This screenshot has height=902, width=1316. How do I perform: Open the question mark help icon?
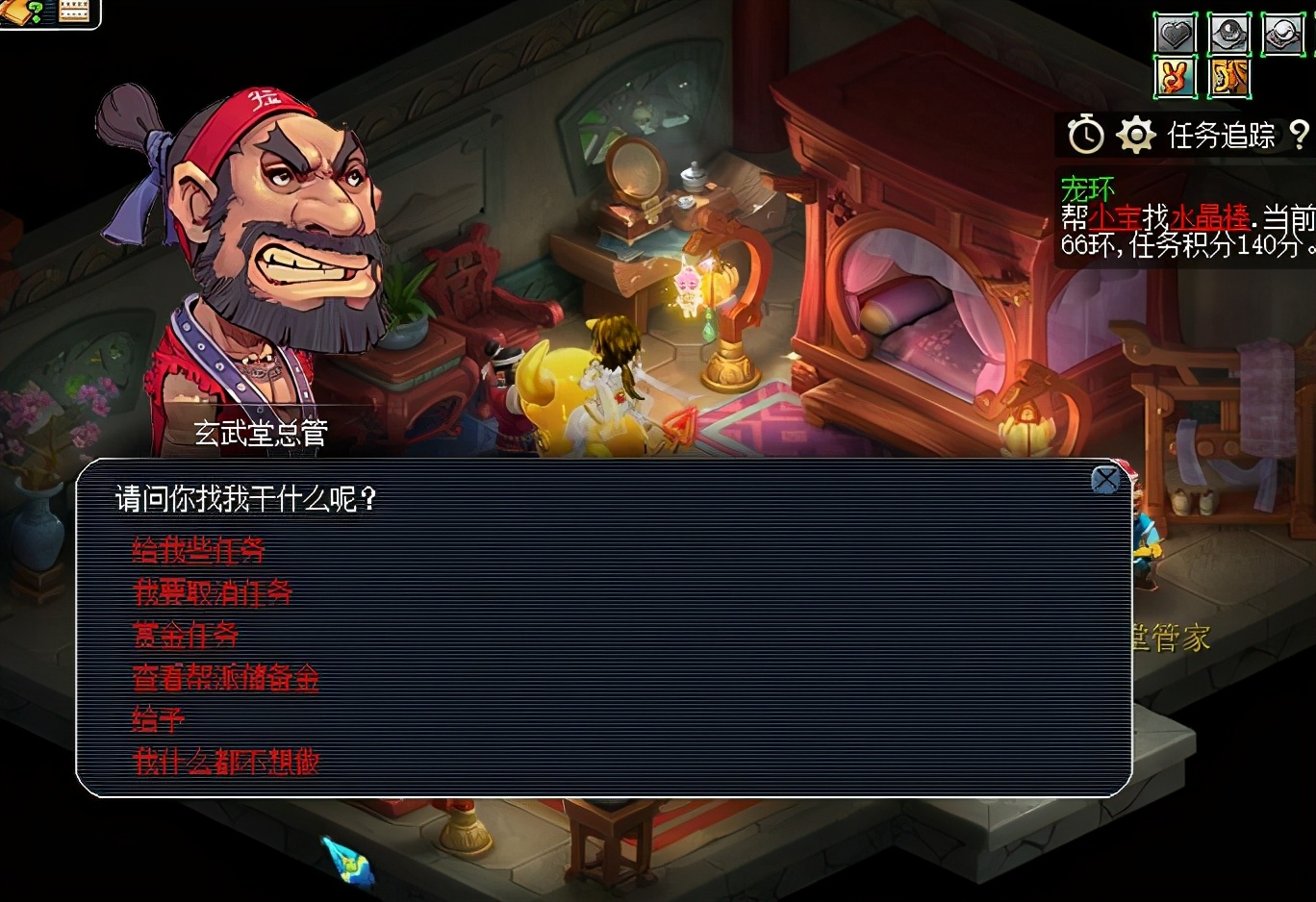click(x=1301, y=136)
